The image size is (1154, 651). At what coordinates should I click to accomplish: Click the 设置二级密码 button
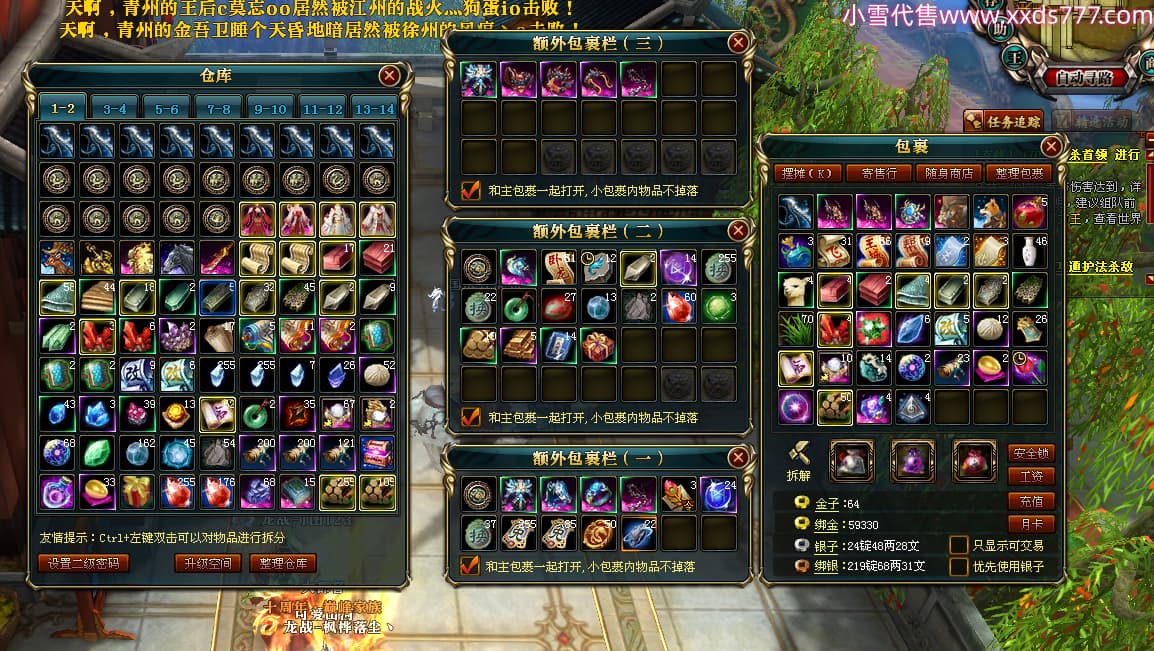pyautogui.click(x=84, y=563)
